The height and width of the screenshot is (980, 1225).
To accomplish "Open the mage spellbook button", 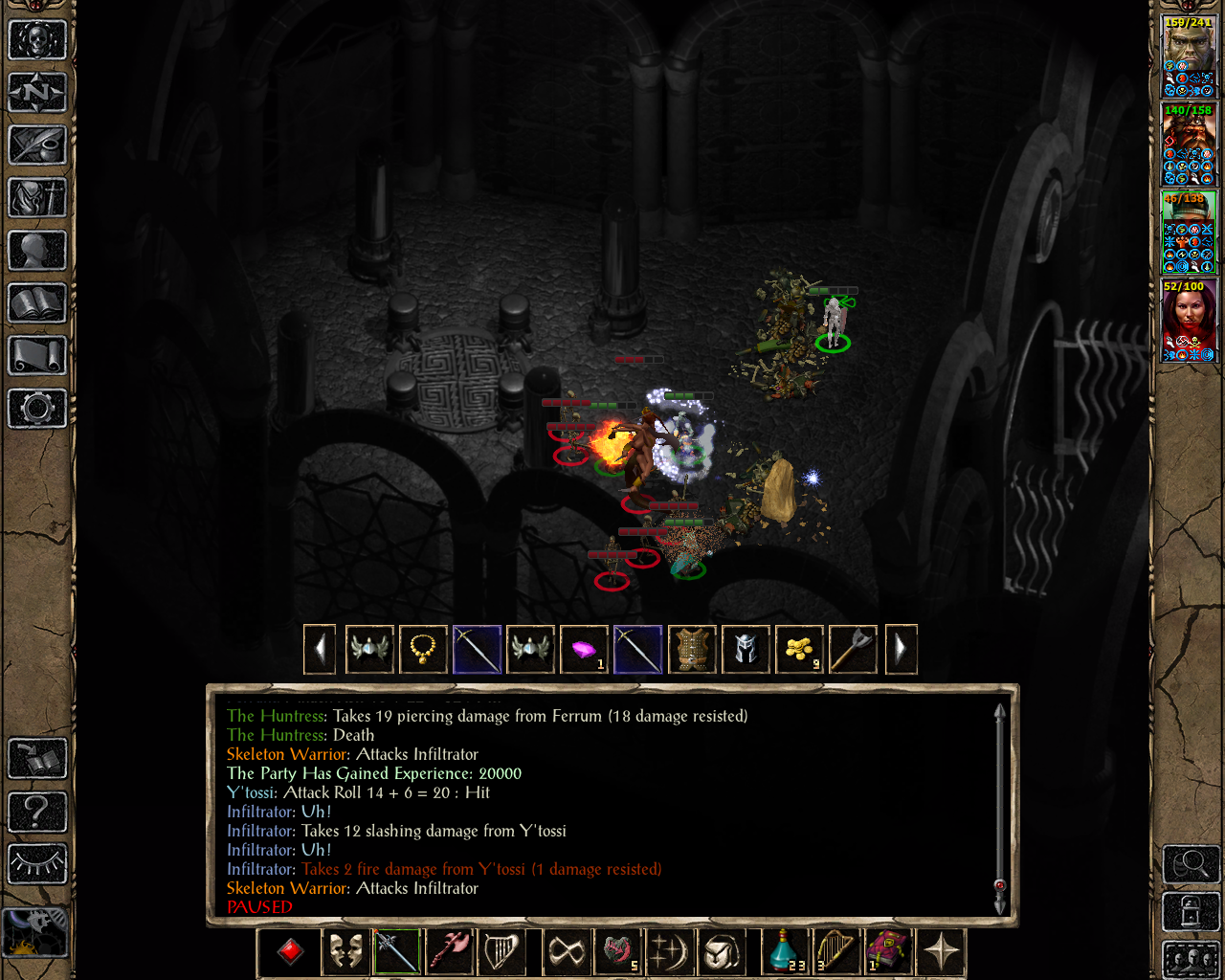I will click(37, 303).
